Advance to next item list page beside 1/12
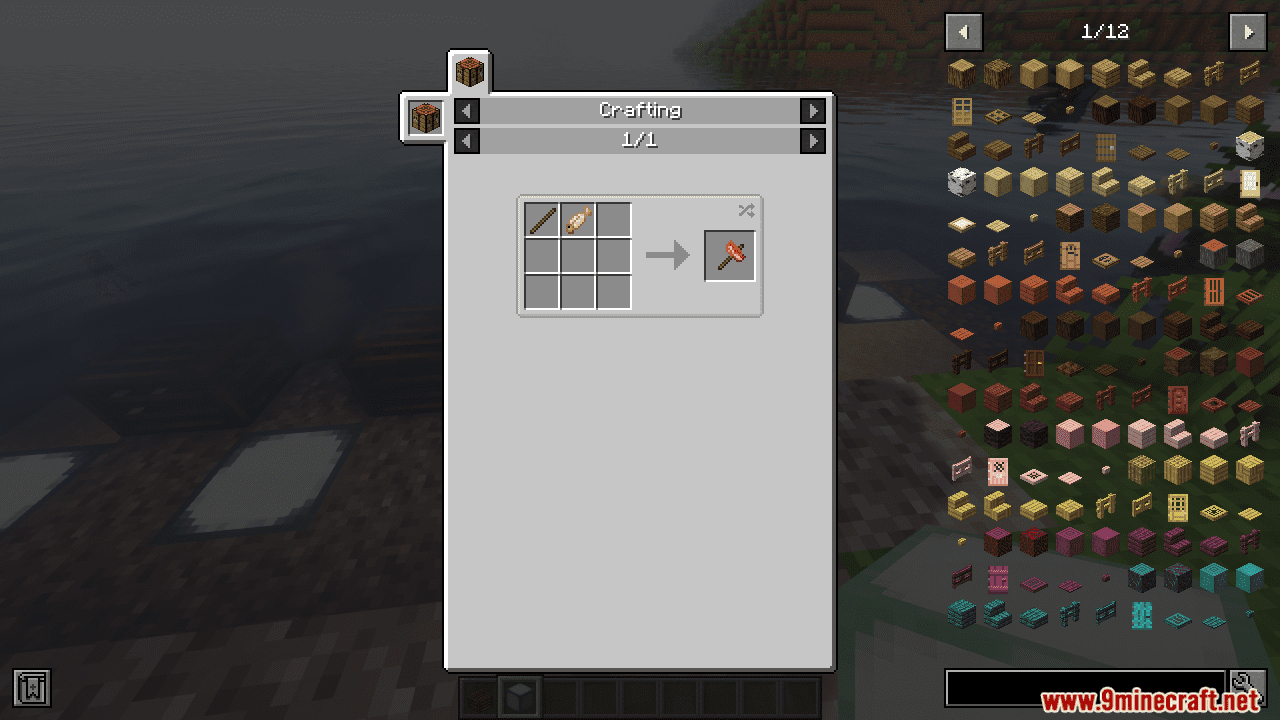The image size is (1280, 720). click(1248, 32)
